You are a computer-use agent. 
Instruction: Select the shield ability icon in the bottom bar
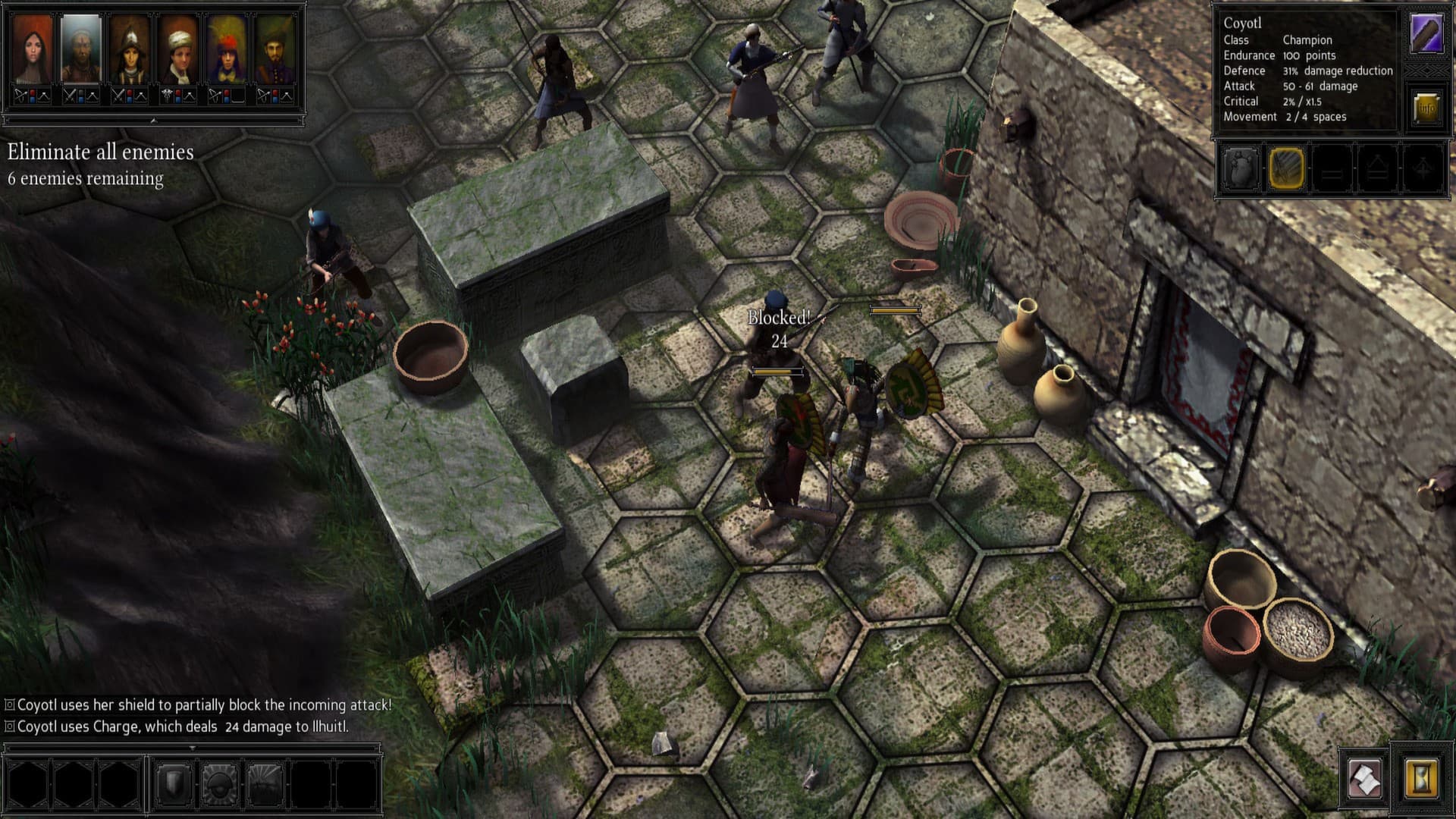[174, 785]
